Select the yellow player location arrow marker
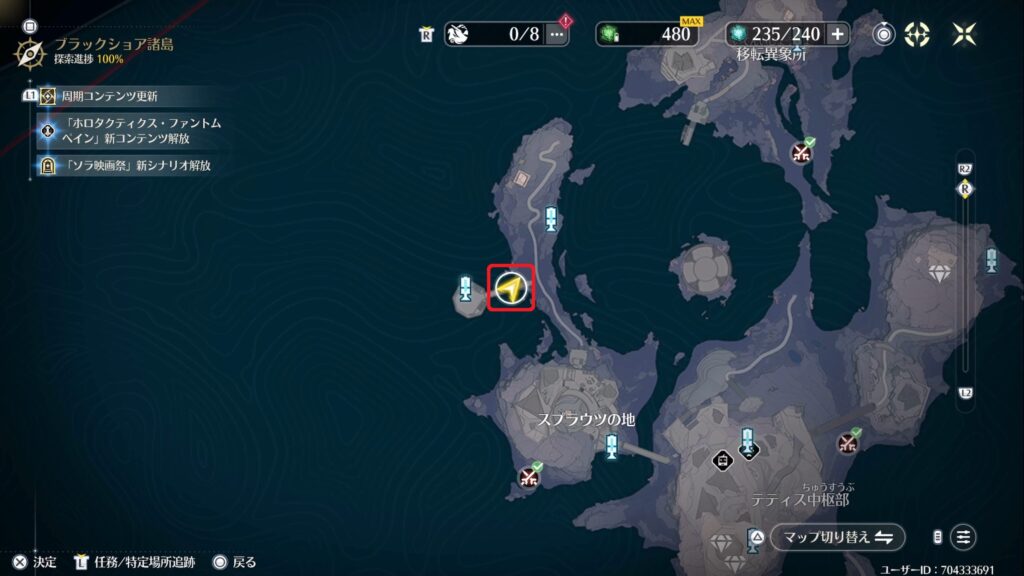This screenshot has width=1024, height=576. click(510, 289)
